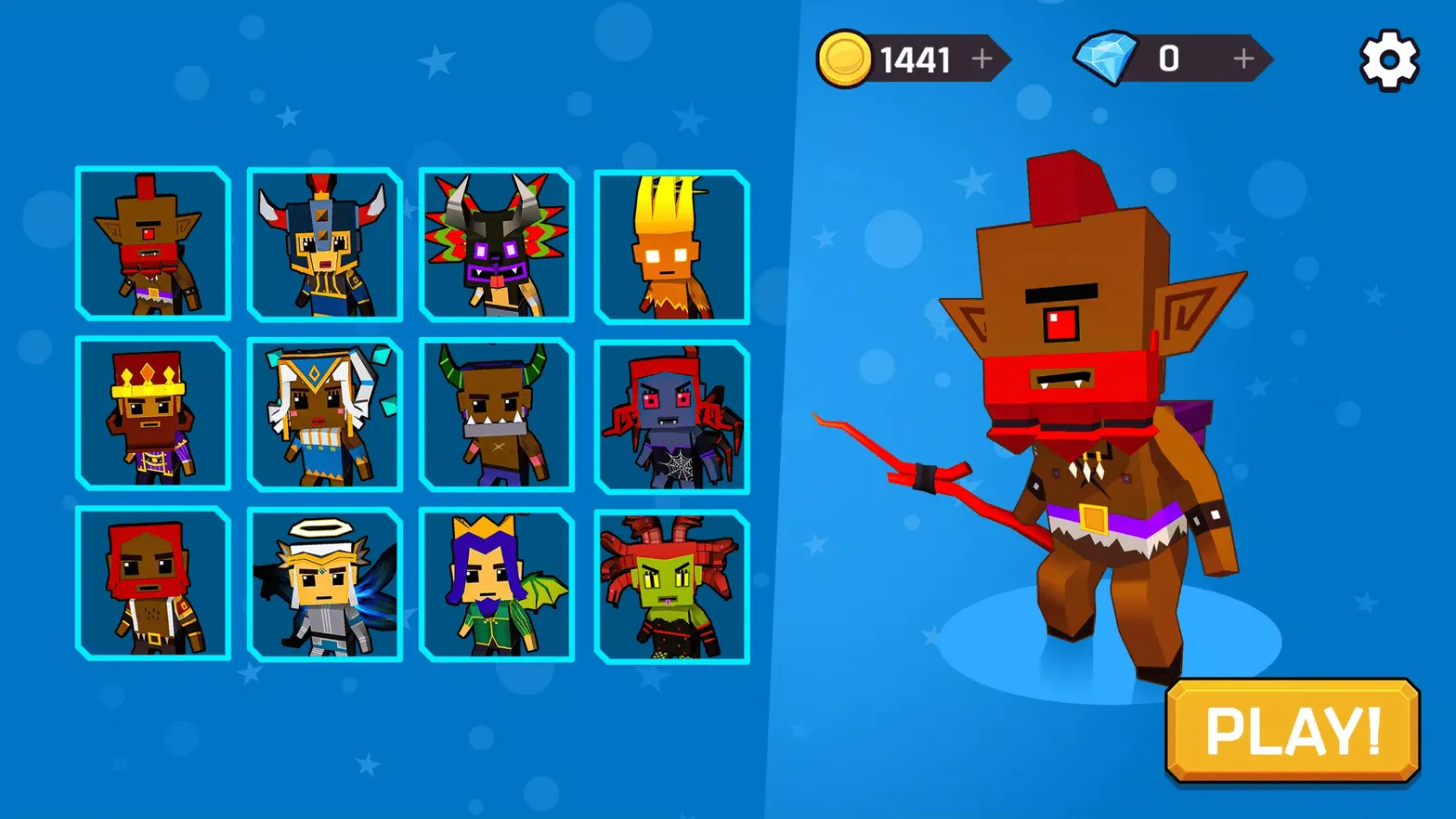Click the plus to buy more coins
This screenshot has width=1456, height=819.
click(x=981, y=58)
